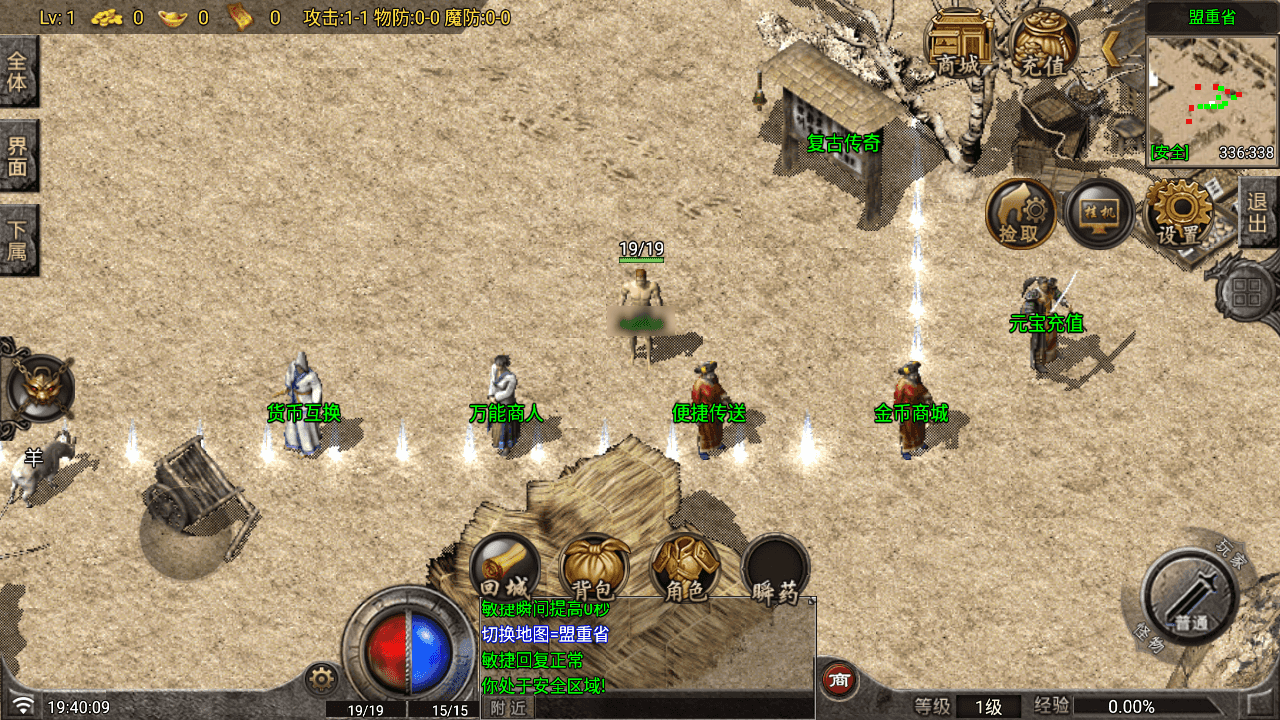This screenshot has height=720, width=1280.
Task: Open the 设置 settings gear
Action: [1180, 214]
